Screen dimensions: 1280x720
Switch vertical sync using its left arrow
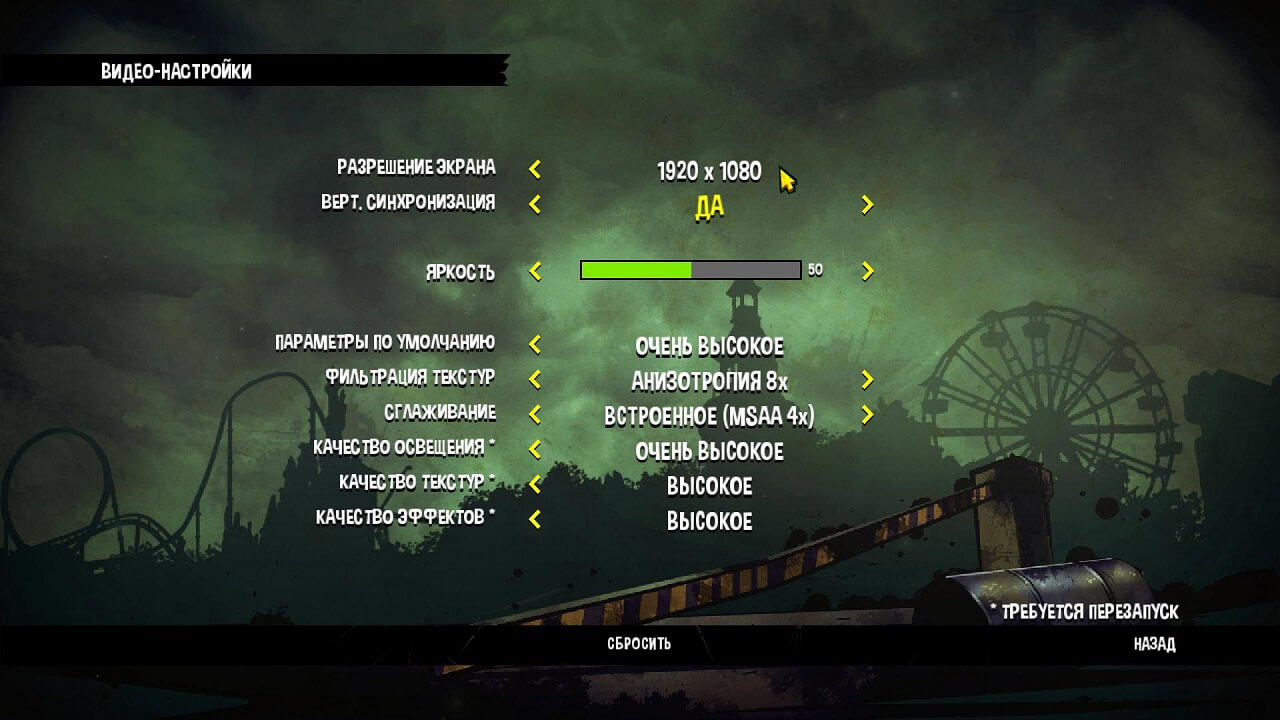tap(535, 205)
